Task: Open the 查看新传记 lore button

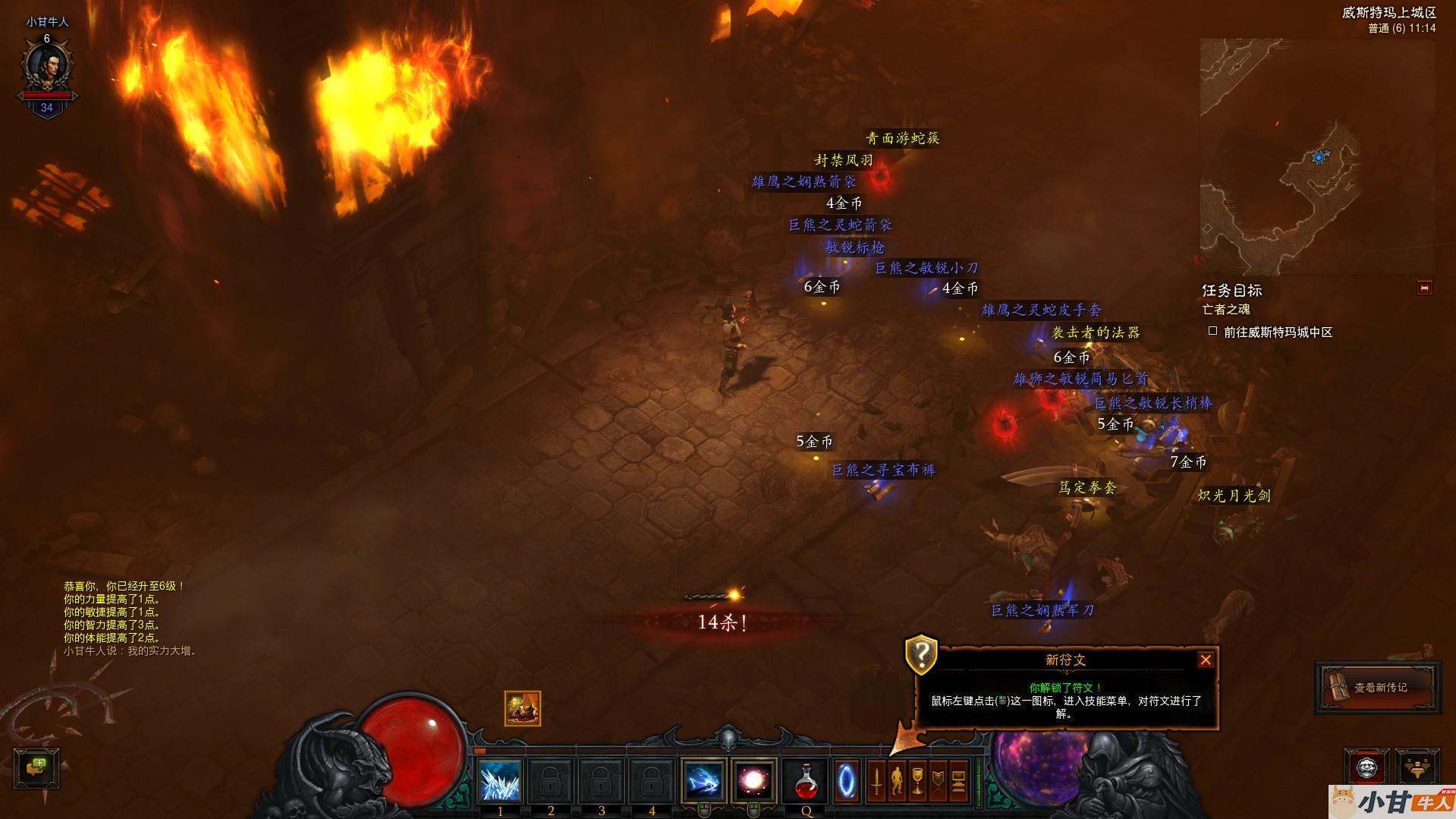Action: 1378,688
